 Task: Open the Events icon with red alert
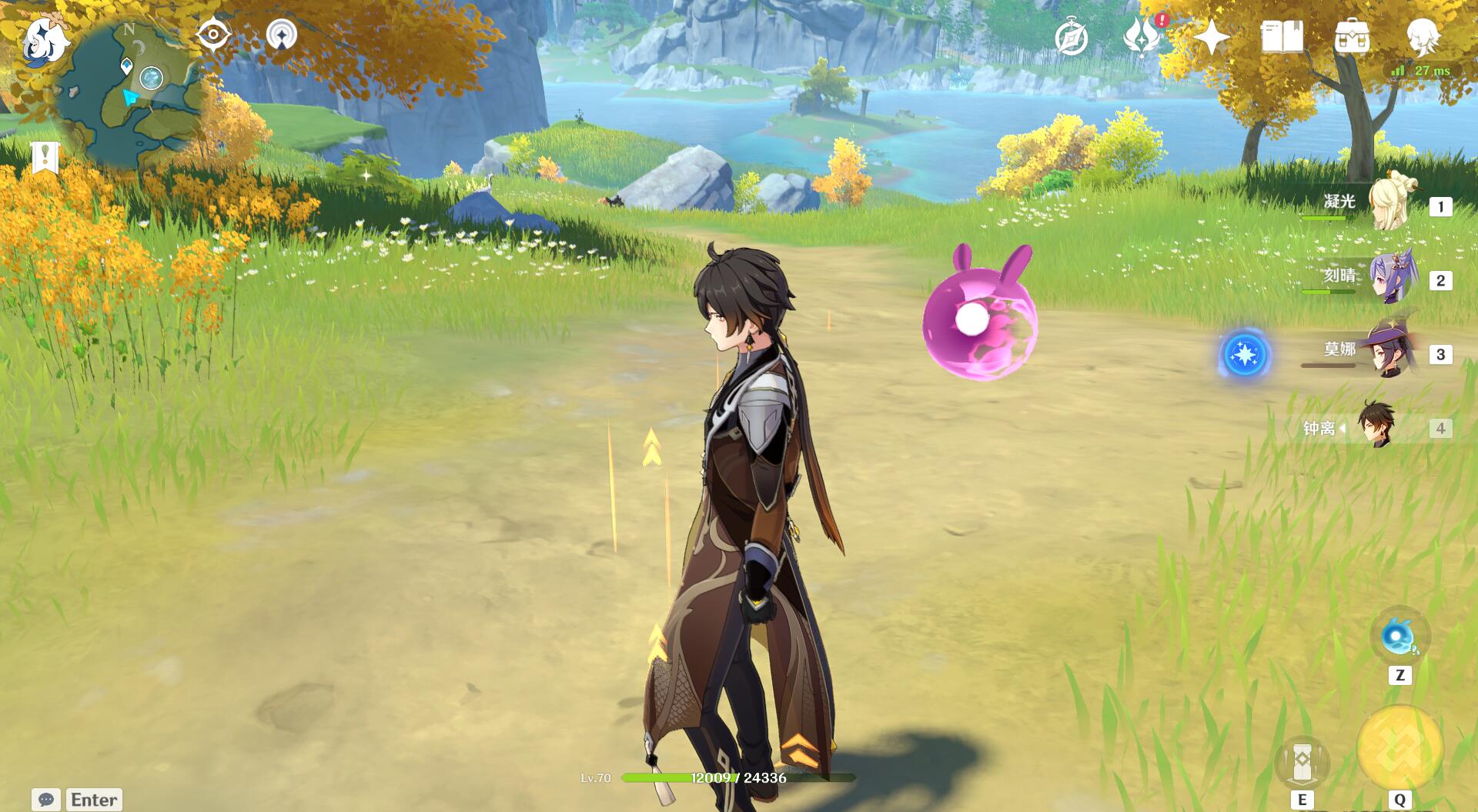1142,36
